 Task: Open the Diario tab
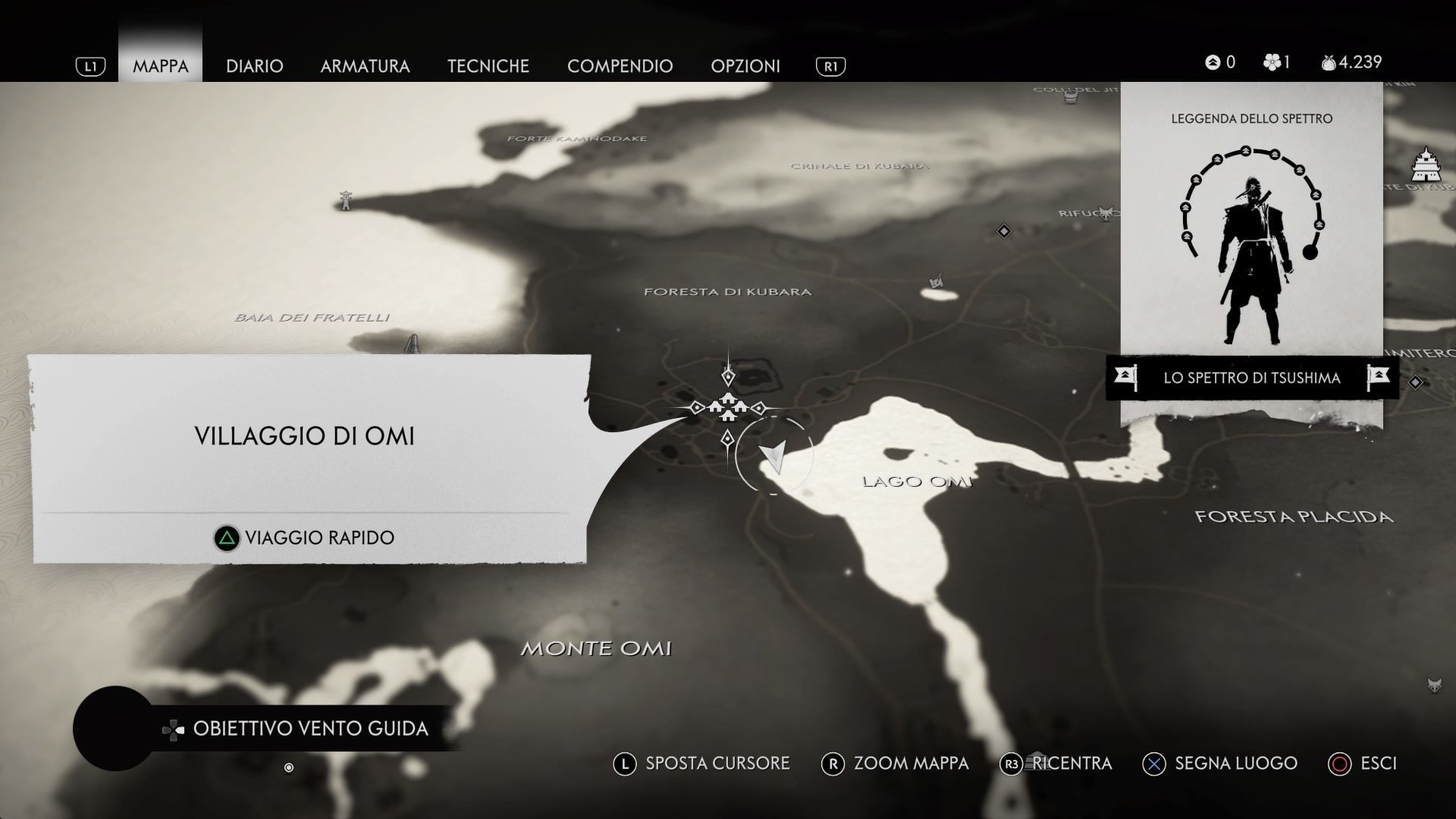click(x=254, y=66)
